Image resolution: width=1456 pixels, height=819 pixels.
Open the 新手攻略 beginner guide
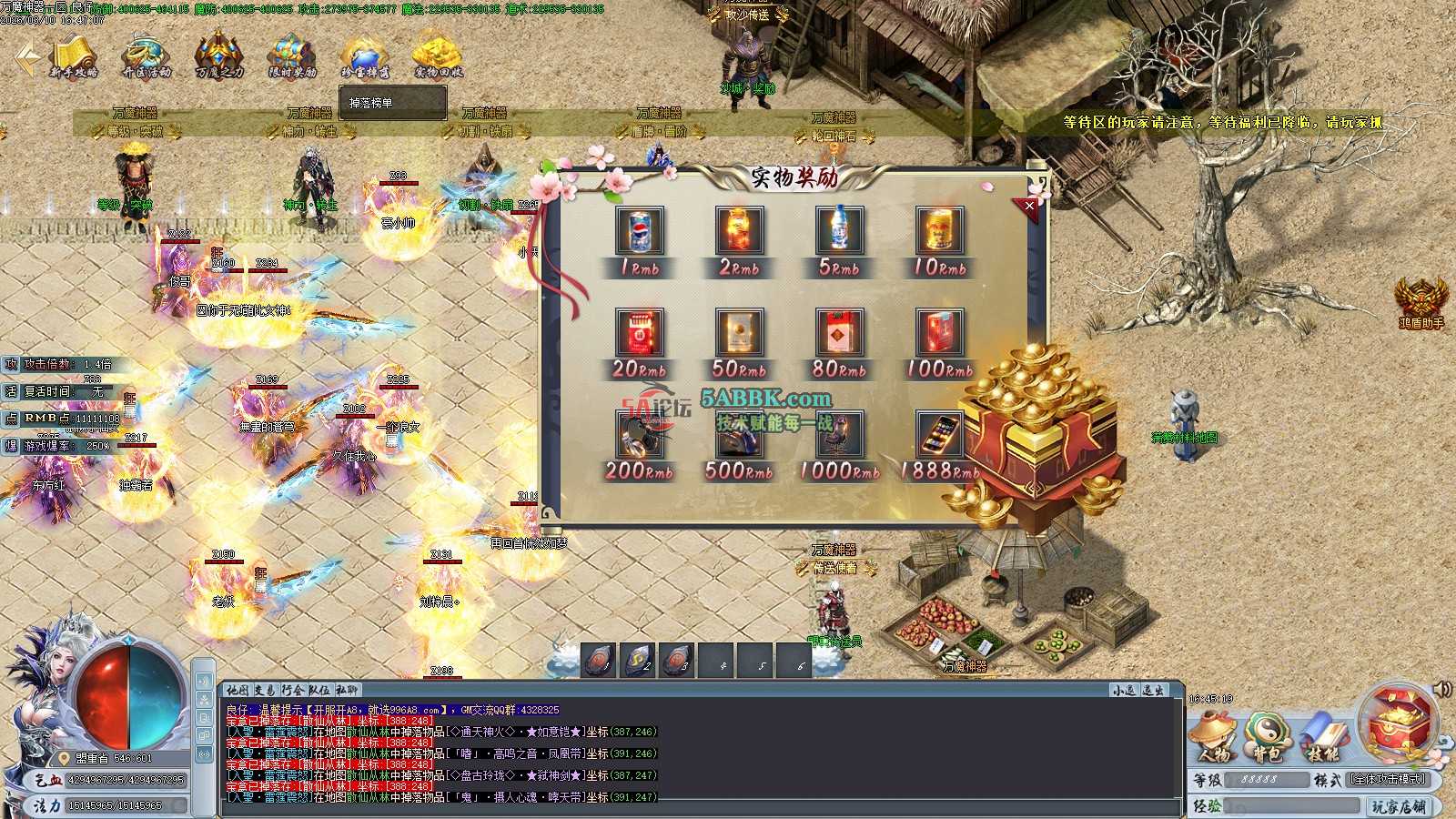pos(74,56)
